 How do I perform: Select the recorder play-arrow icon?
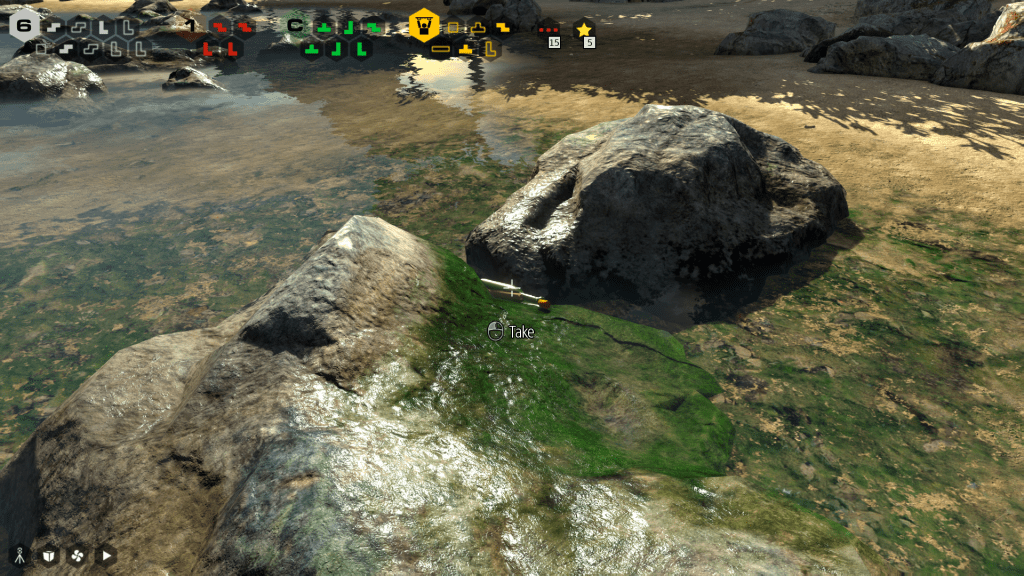click(x=106, y=555)
